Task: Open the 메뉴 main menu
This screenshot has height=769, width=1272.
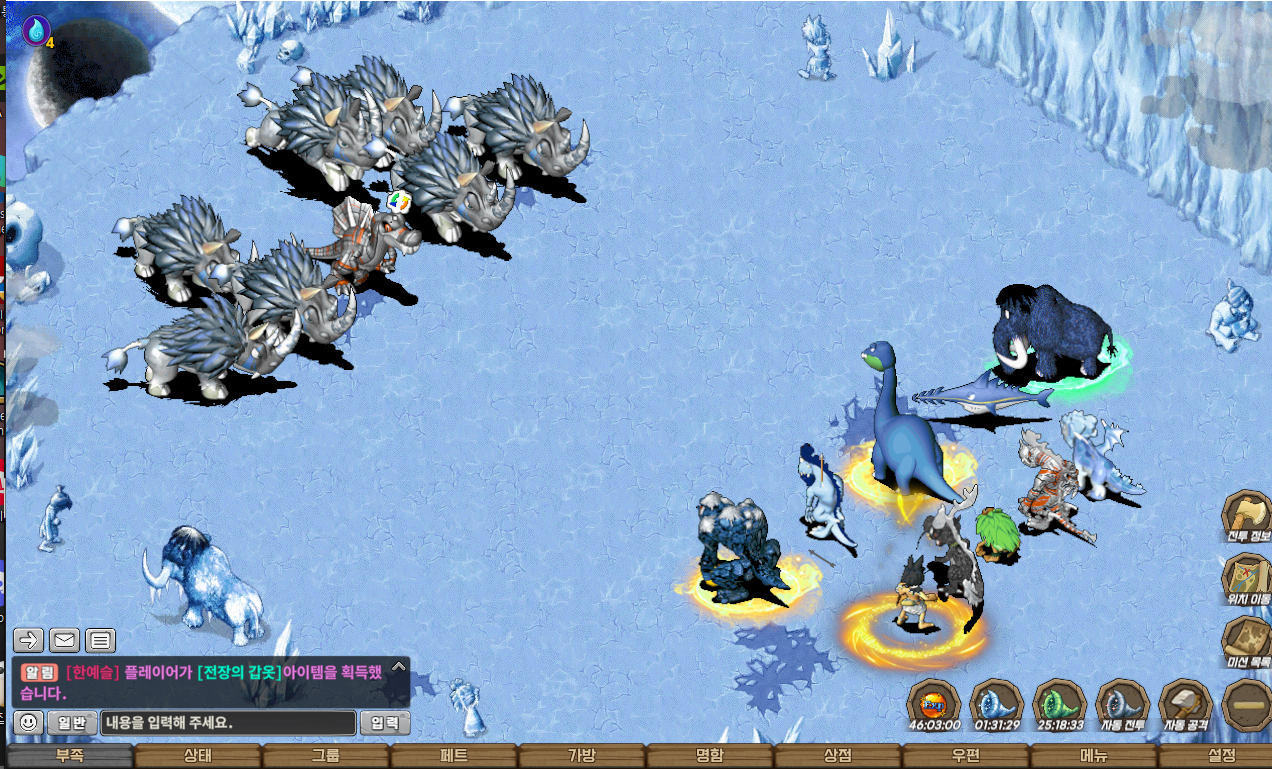Action: (1094, 756)
